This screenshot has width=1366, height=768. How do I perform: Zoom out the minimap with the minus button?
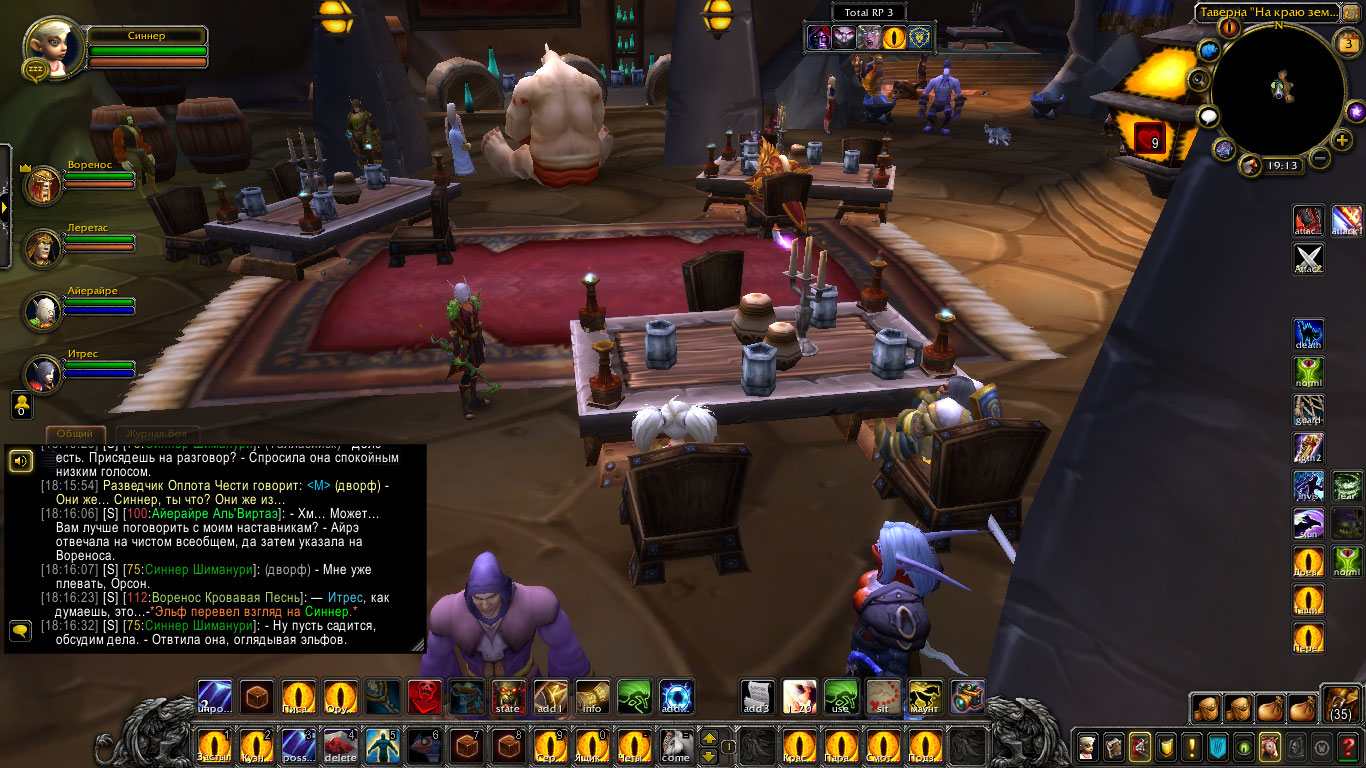point(1320,158)
